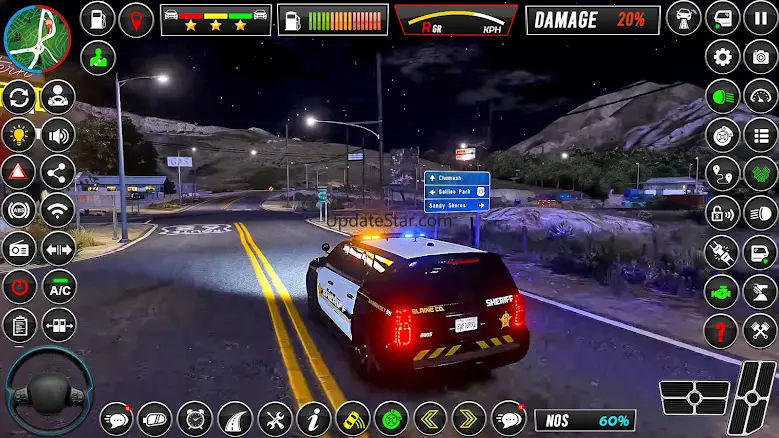
Task: Signal right with the yellow chevrons
Action: tap(469, 418)
